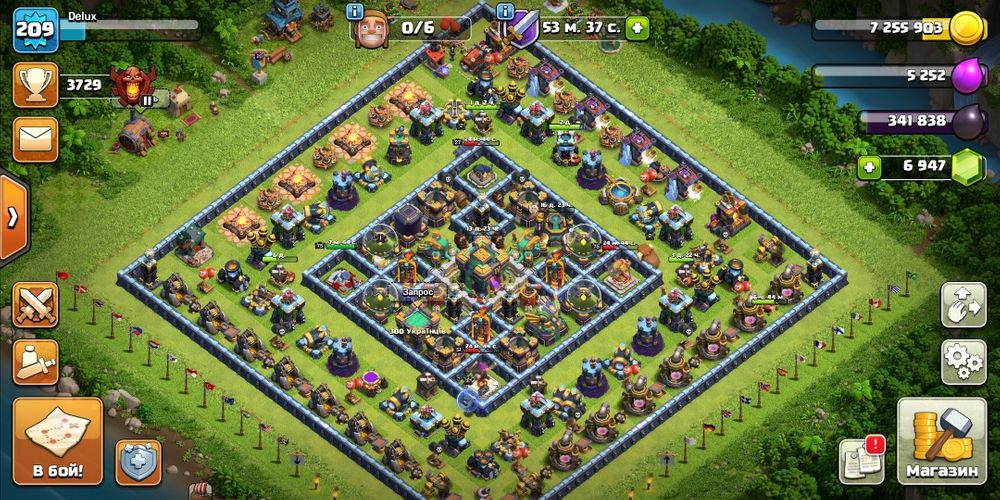Viewport: 1000px width, 500px height.
Task: Buy more gems with green plus
Action: point(869,166)
